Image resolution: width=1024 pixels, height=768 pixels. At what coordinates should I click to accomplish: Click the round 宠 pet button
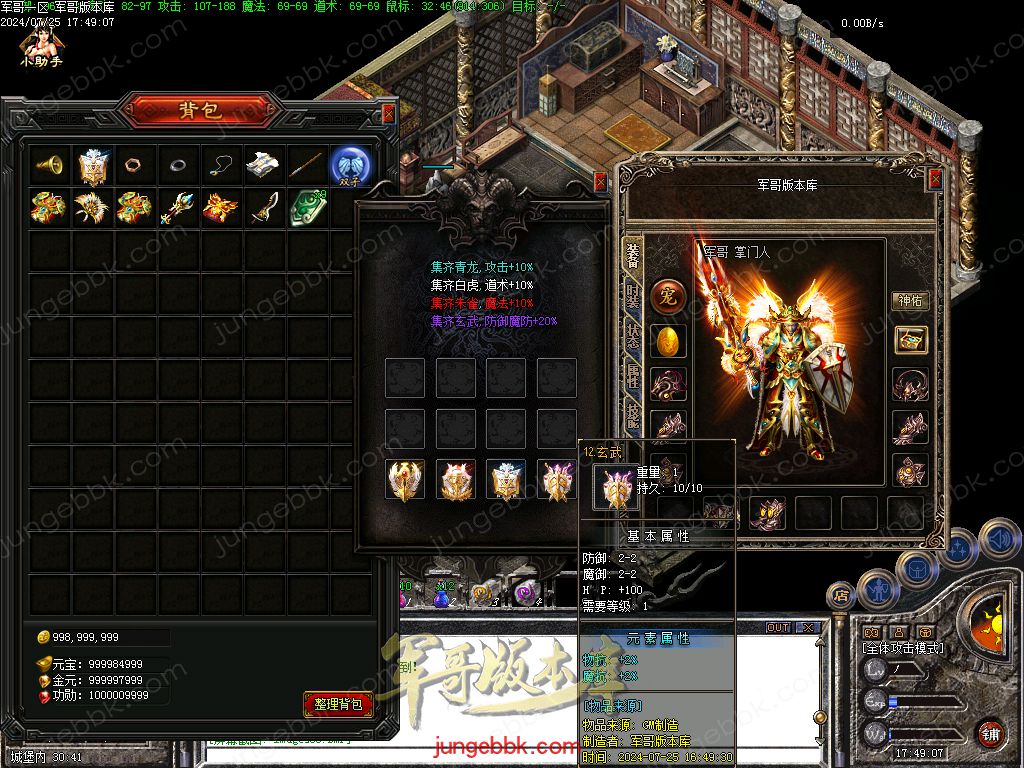[x=668, y=297]
